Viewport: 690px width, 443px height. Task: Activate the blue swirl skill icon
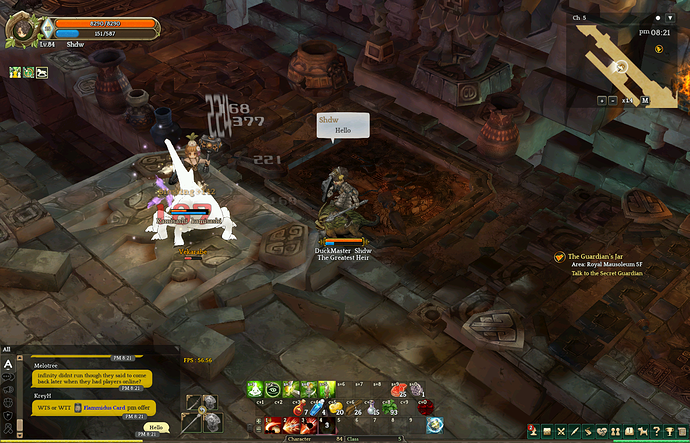click(x=434, y=425)
